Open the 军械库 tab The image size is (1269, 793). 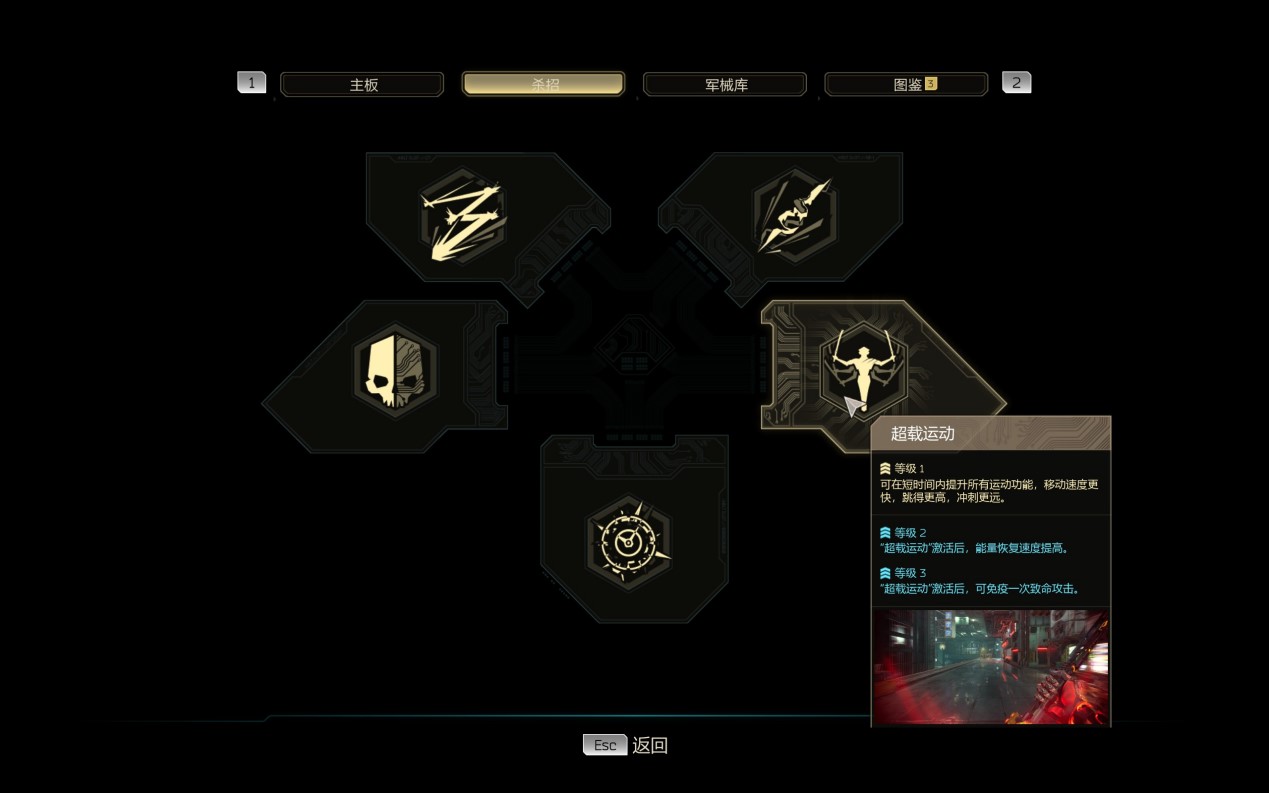coord(725,85)
